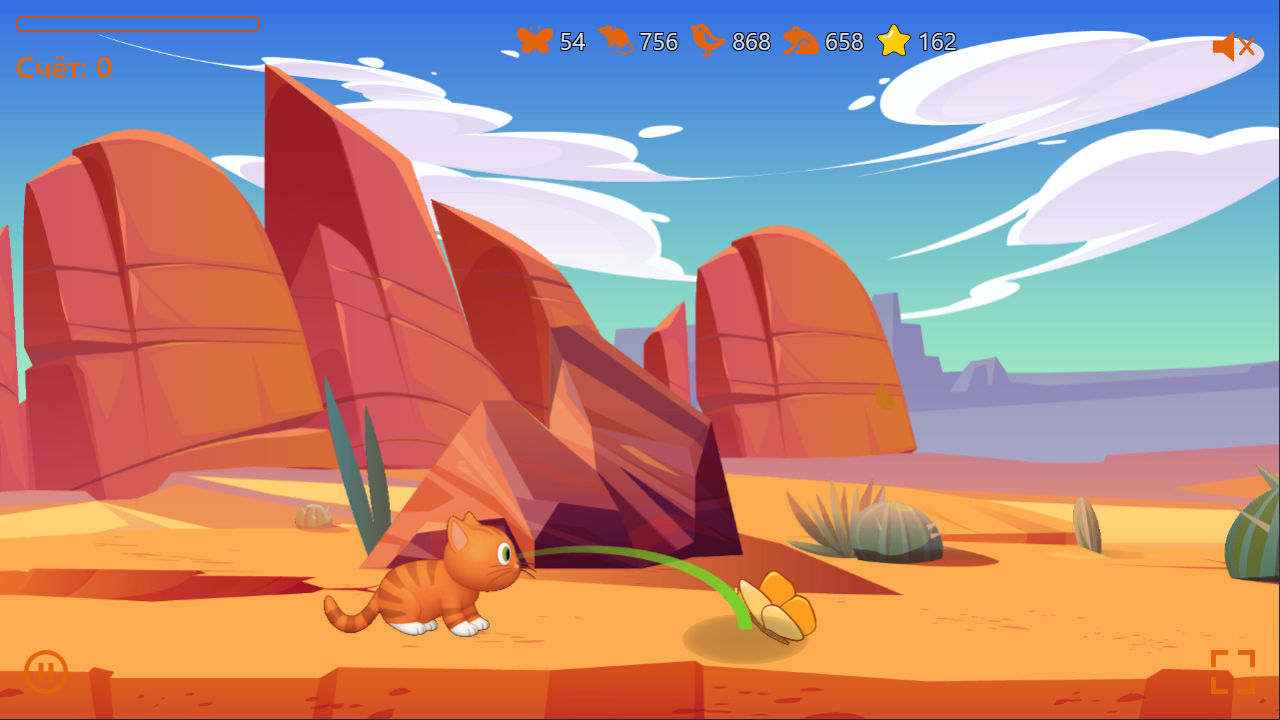The width and height of the screenshot is (1280, 720).
Task: Select the bird counter icon
Action: coord(707,42)
